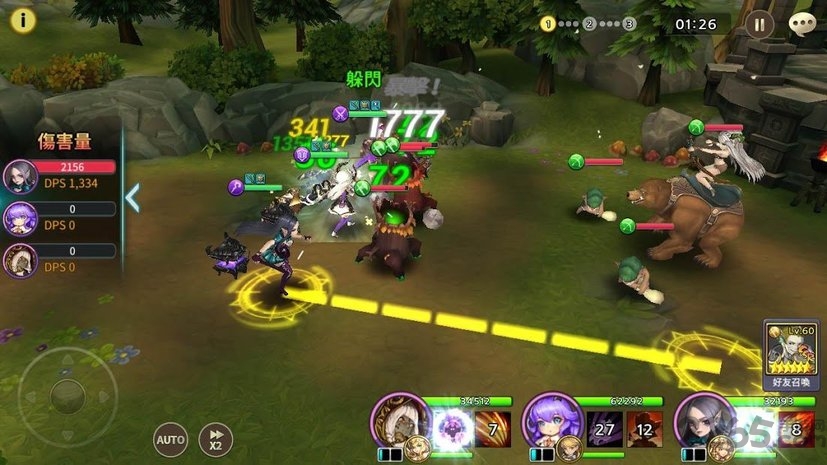Image resolution: width=827 pixels, height=465 pixels.
Task: Select the hooded white-haired hero portrait in skill bar
Action: point(396,419)
